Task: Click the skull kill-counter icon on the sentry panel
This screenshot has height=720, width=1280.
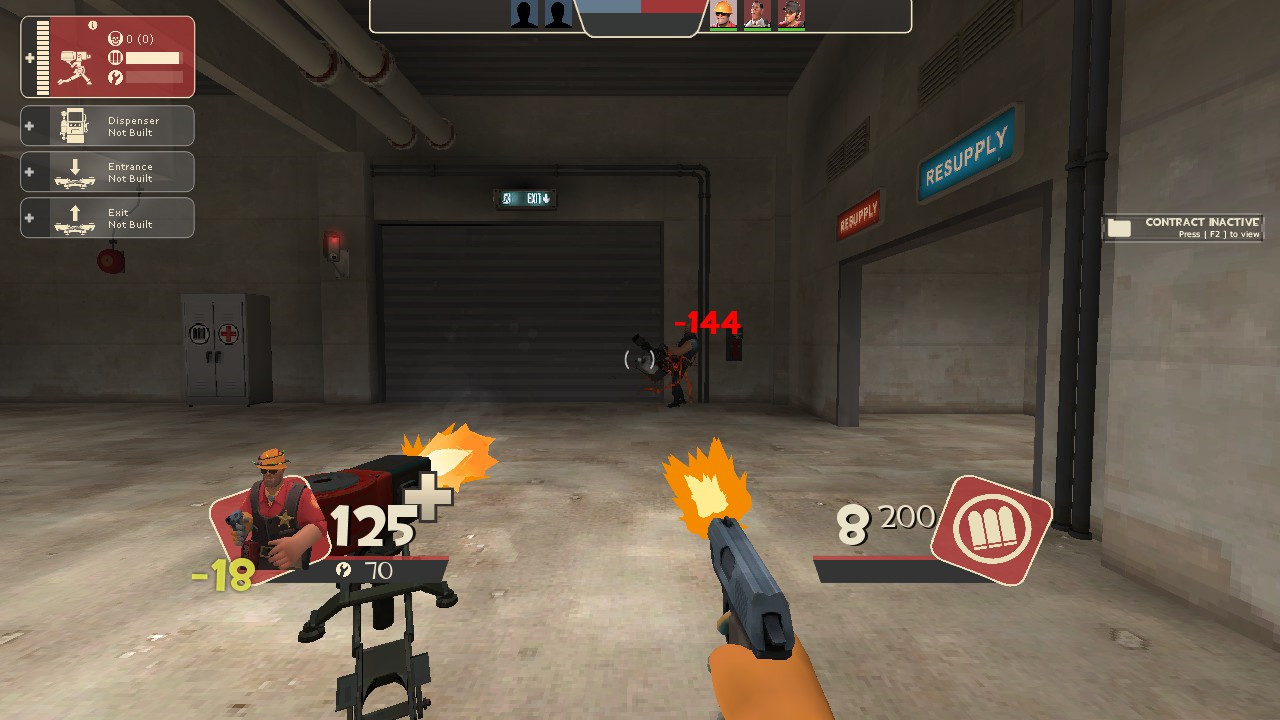Action: click(115, 36)
